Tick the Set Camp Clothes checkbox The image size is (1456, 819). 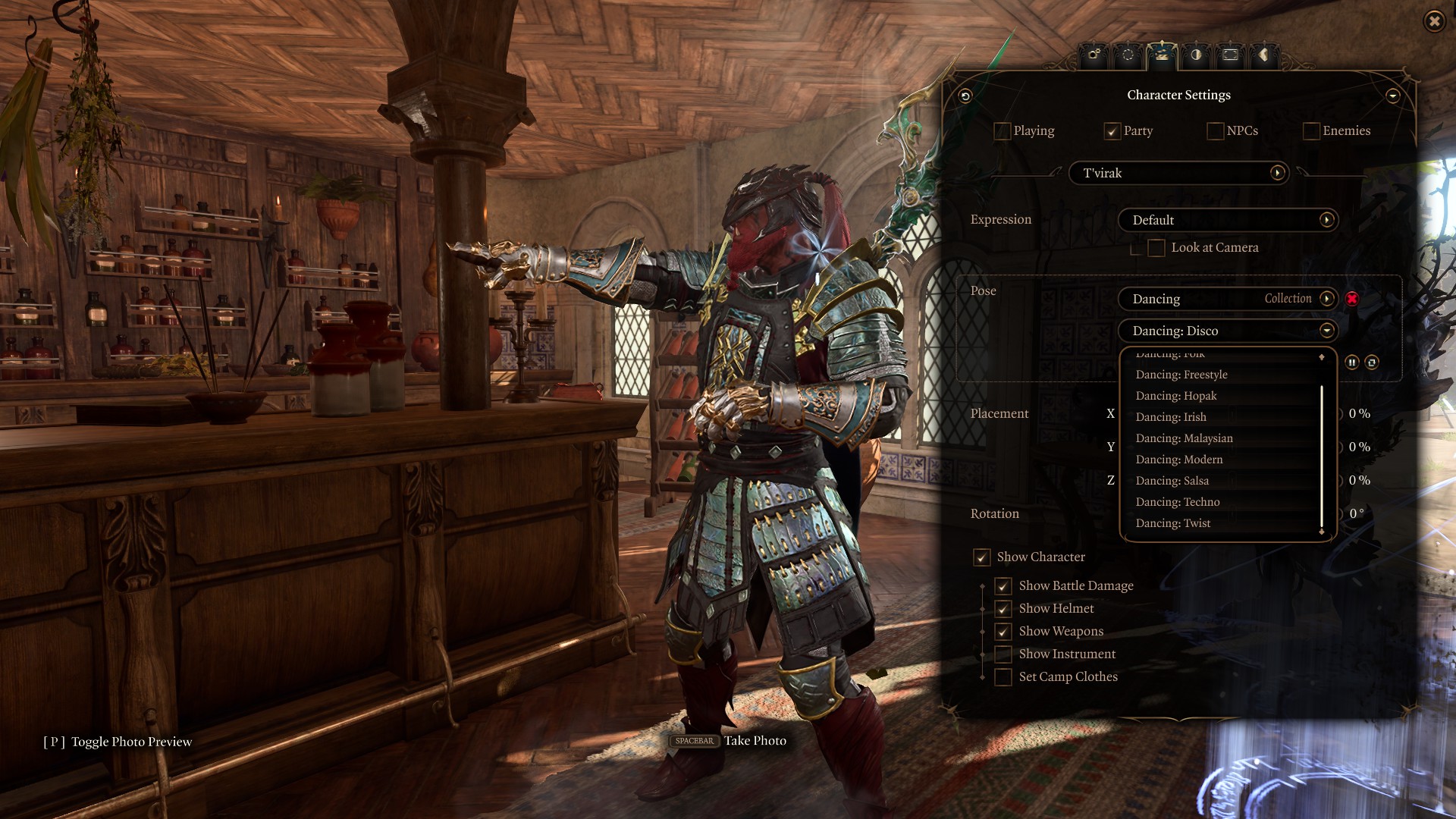coord(1003,677)
